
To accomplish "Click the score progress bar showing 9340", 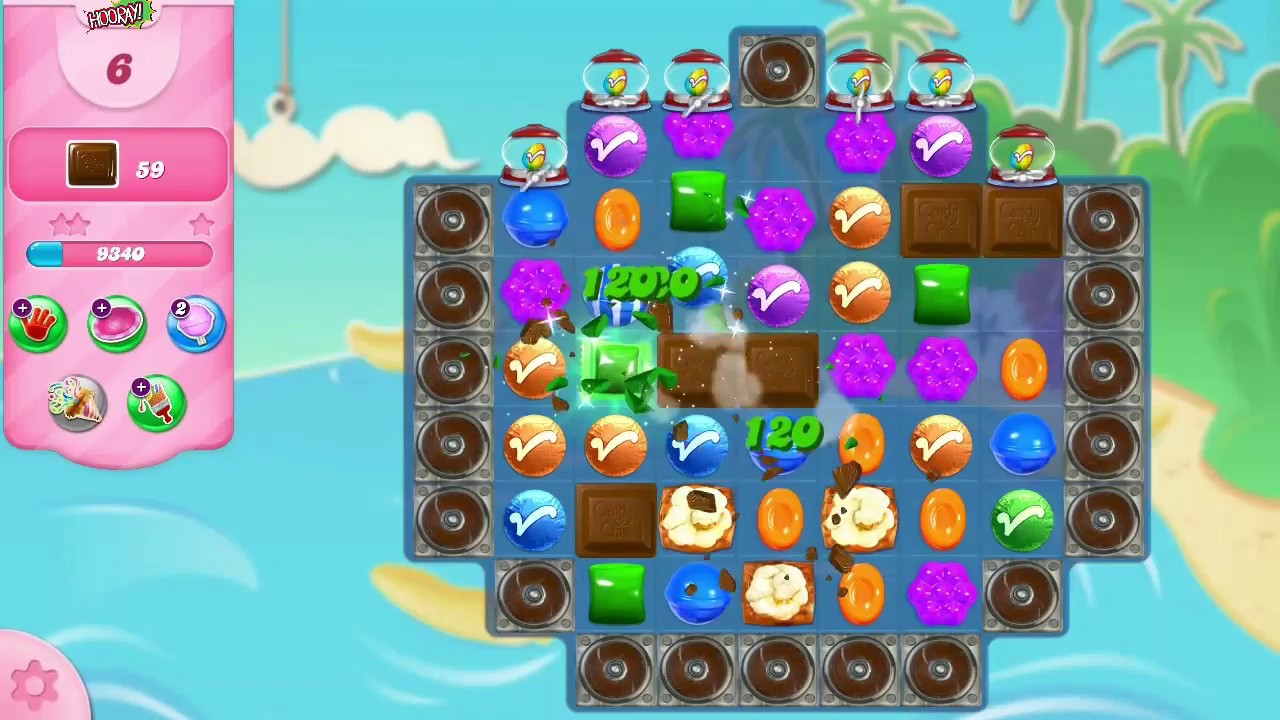I will (x=120, y=254).
